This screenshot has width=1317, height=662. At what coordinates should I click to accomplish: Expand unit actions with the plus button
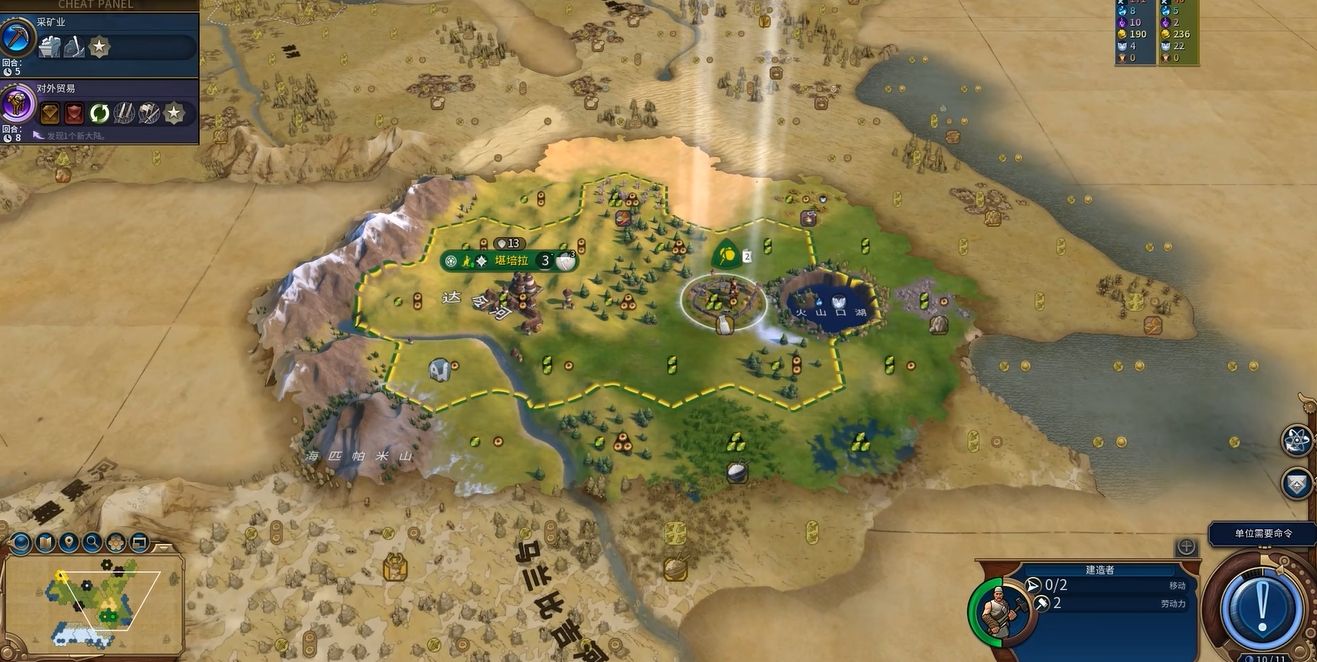[x=1186, y=547]
